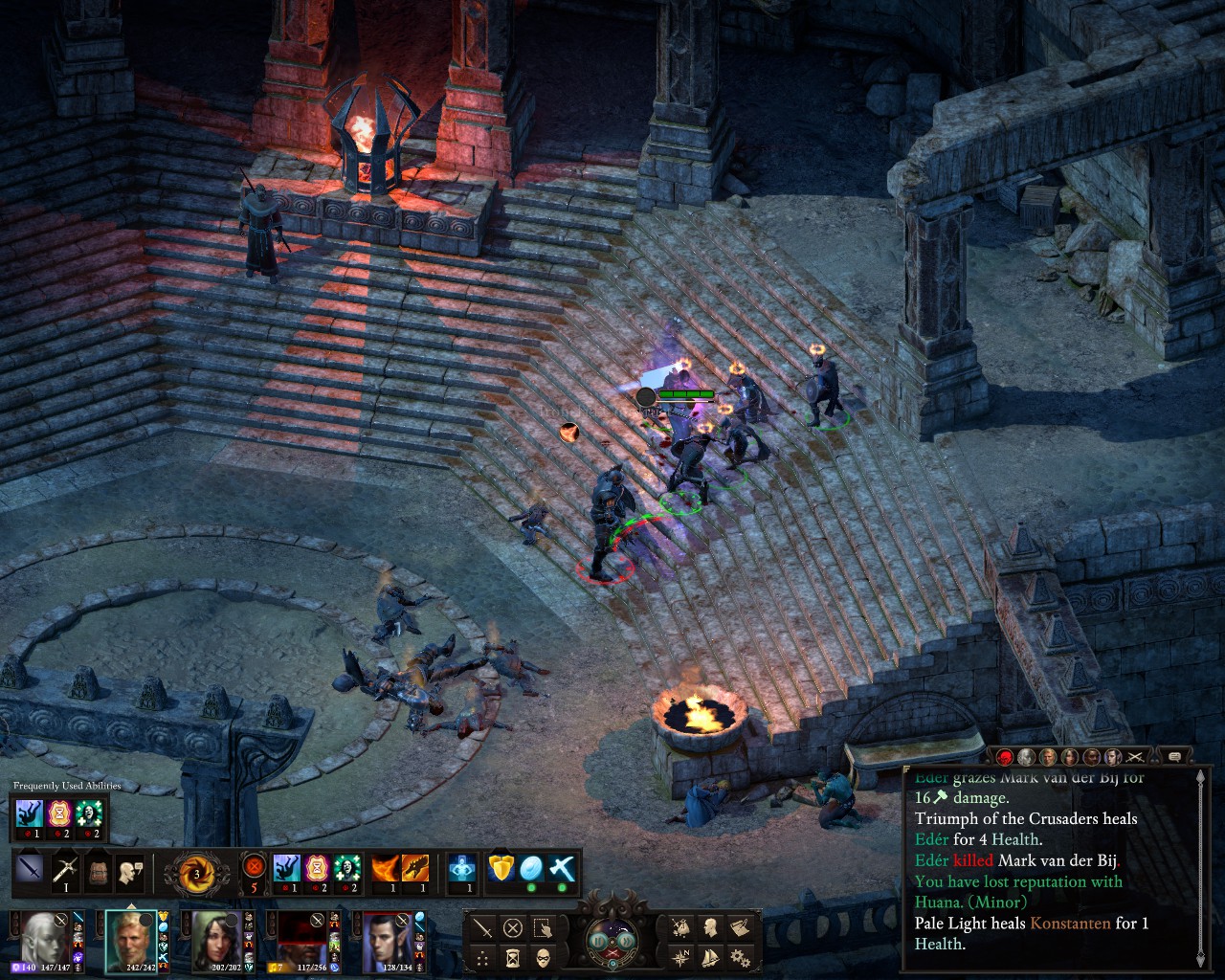Open the compass area map
Screen dimensions: 1225x980
681,957
